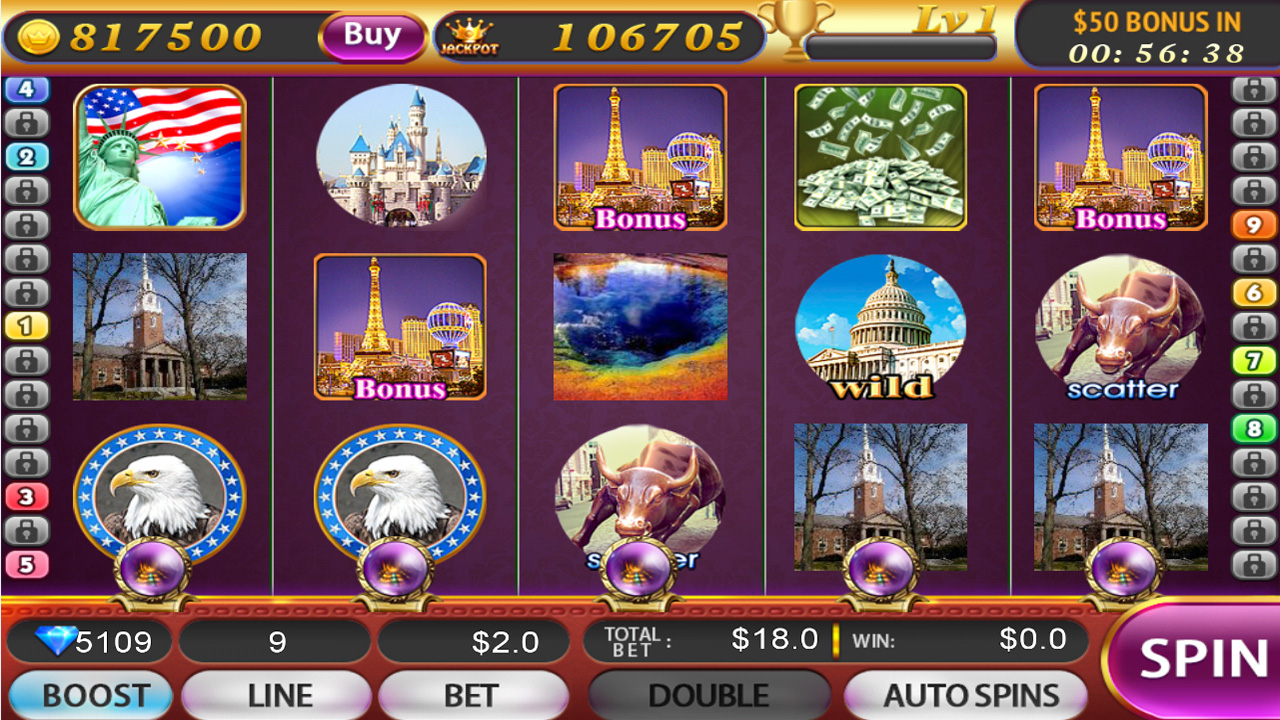Open the BET amount selector
This screenshot has height=720, width=1280.
[474, 693]
